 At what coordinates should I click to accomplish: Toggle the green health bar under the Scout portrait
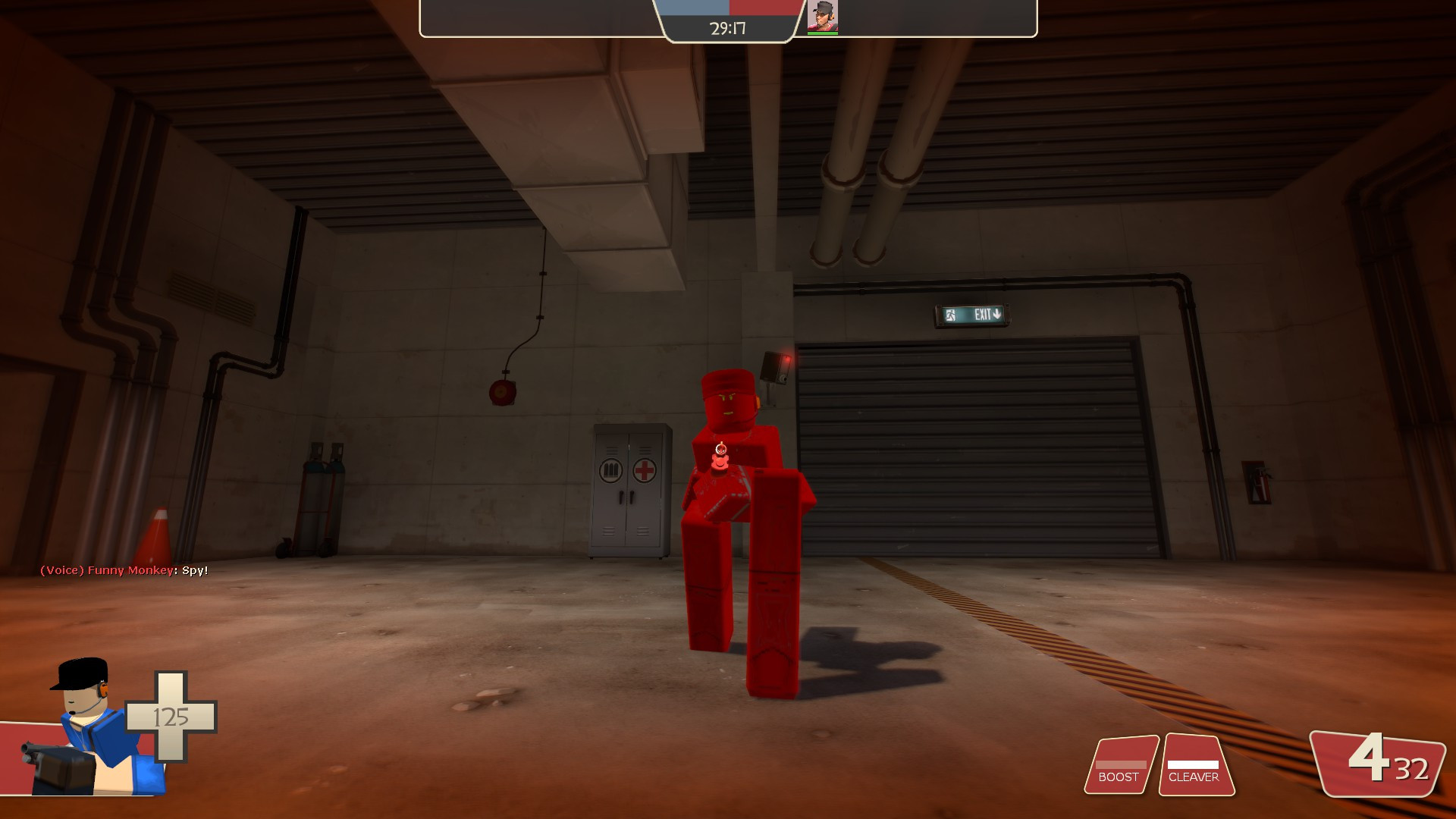tap(822, 33)
